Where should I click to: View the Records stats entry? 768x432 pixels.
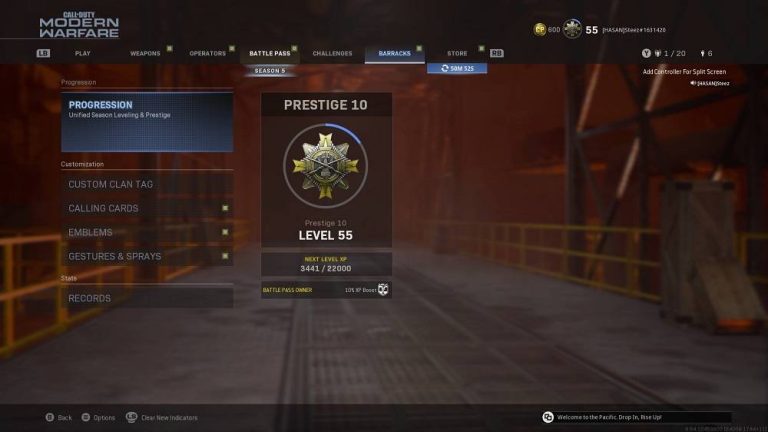click(147, 298)
